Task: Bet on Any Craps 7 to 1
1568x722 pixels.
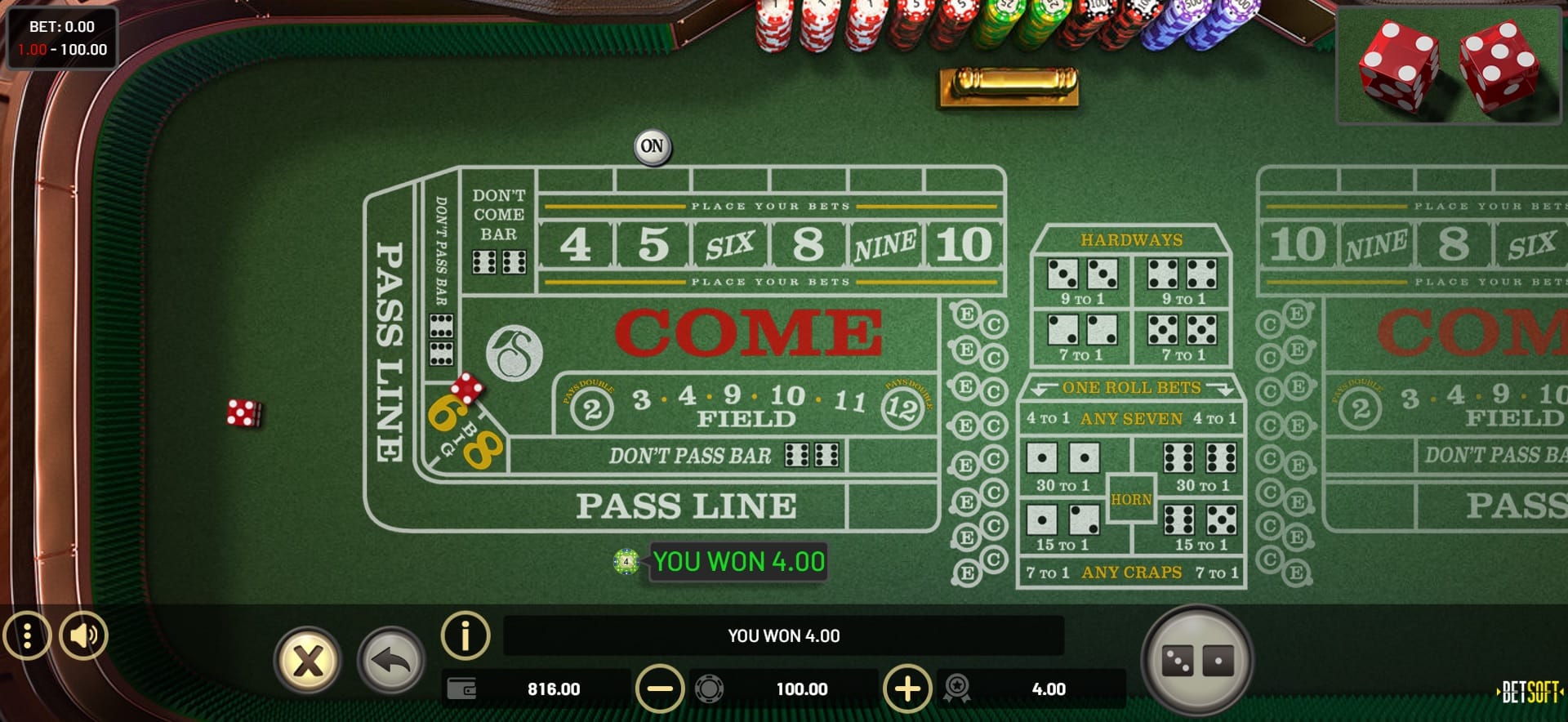Action: pyautogui.click(x=1131, y=573)
